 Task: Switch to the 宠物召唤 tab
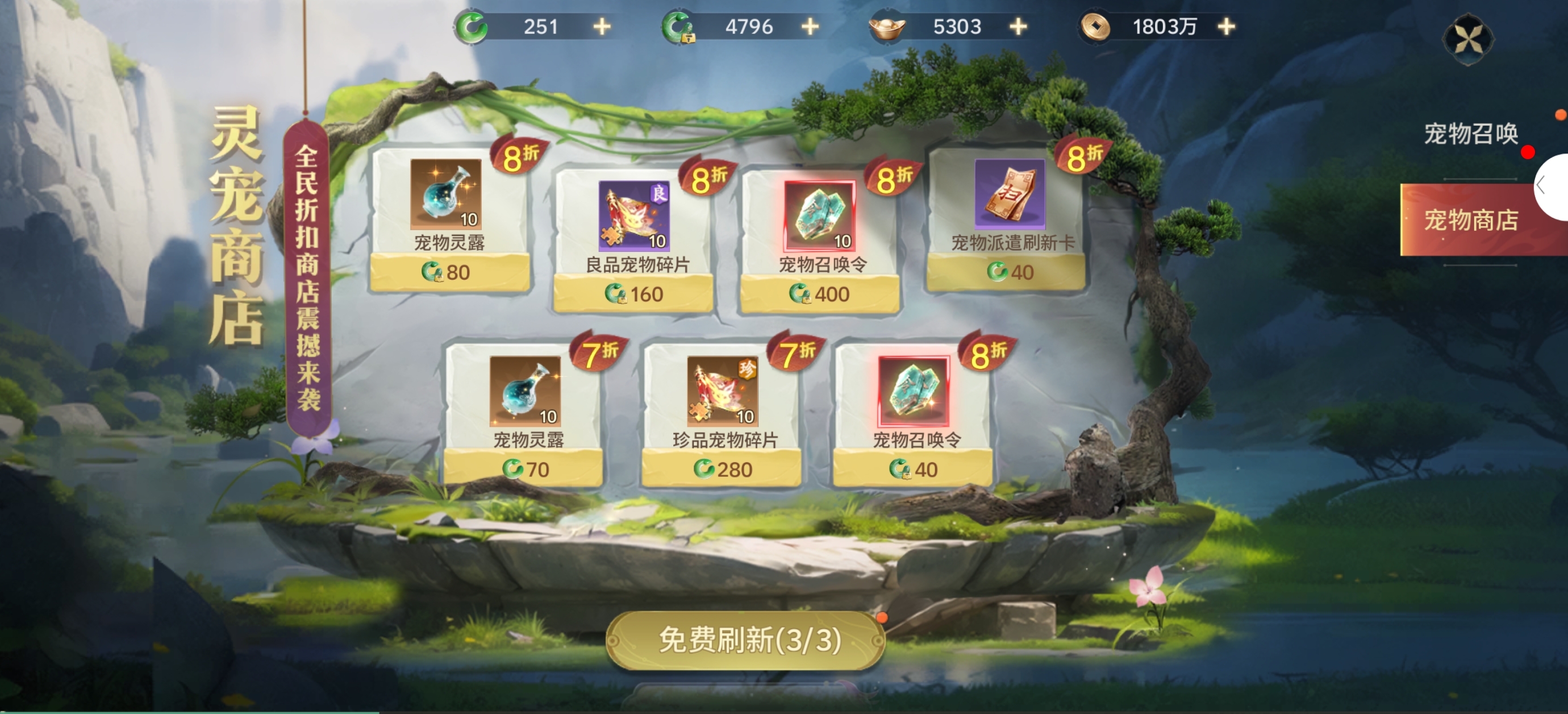click(1471, 134)
